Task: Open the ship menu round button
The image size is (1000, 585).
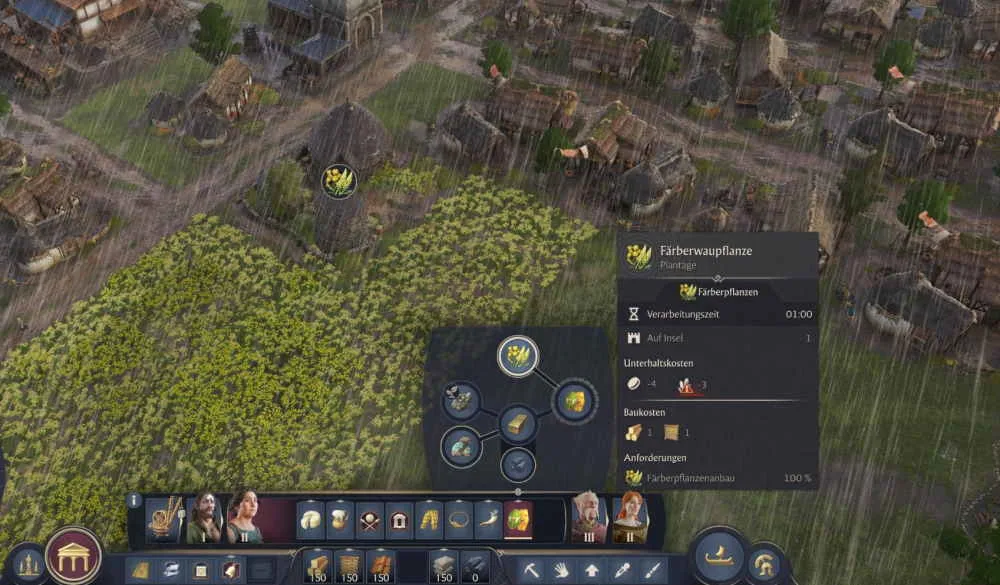Action: point(720,555)
